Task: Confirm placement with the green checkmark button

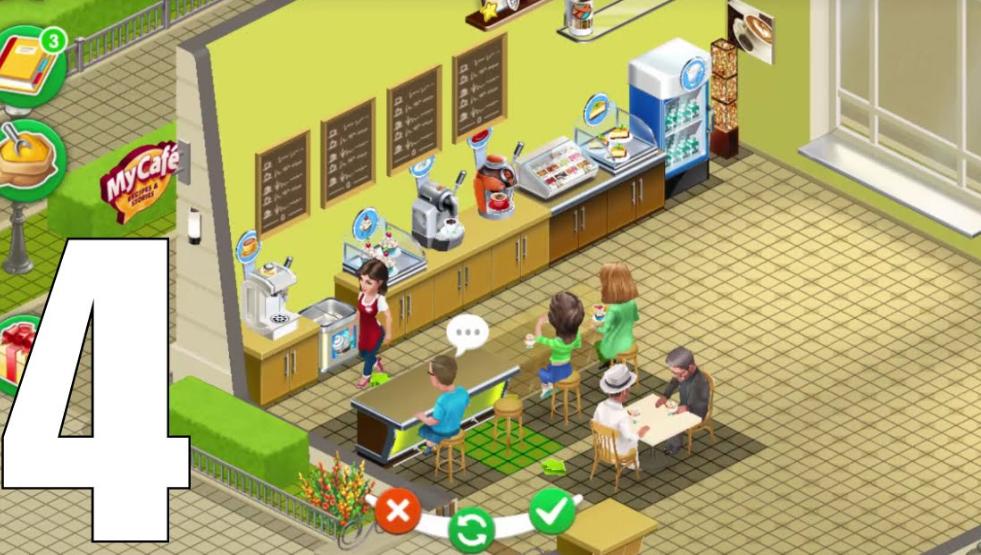Action: [x=552, y=512]
